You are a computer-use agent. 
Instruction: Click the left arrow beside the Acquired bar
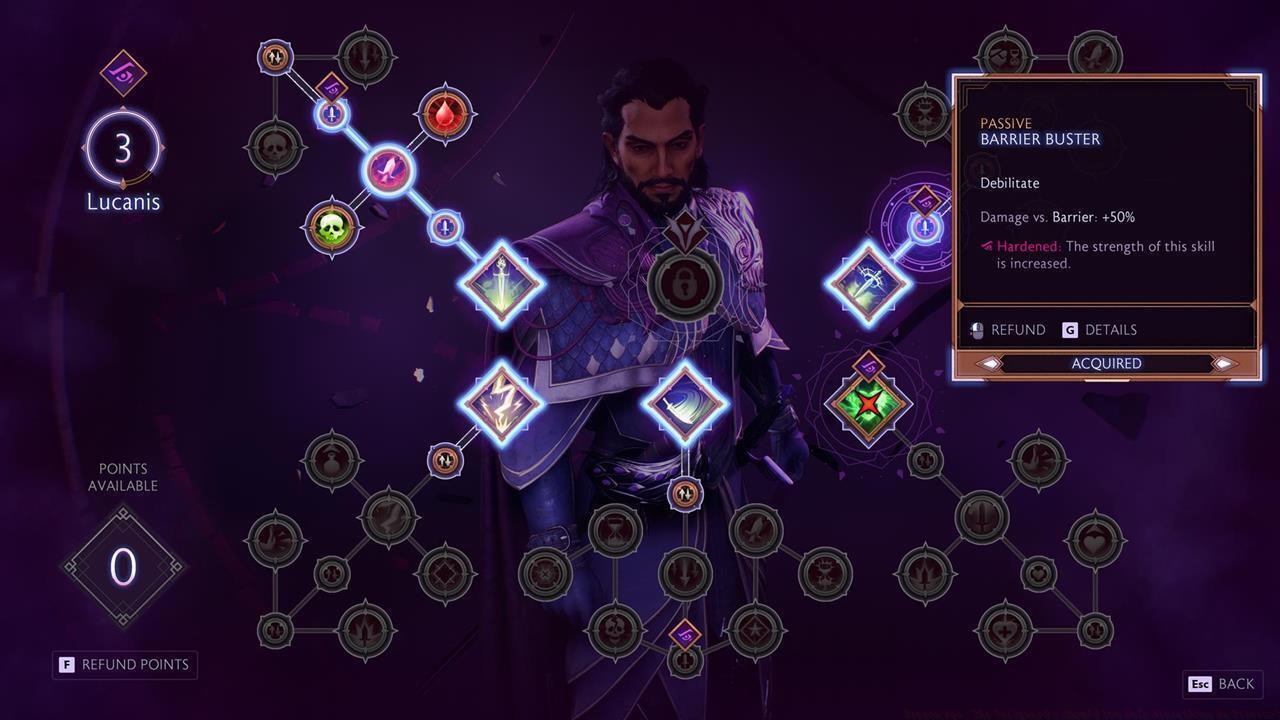point(988,363)
